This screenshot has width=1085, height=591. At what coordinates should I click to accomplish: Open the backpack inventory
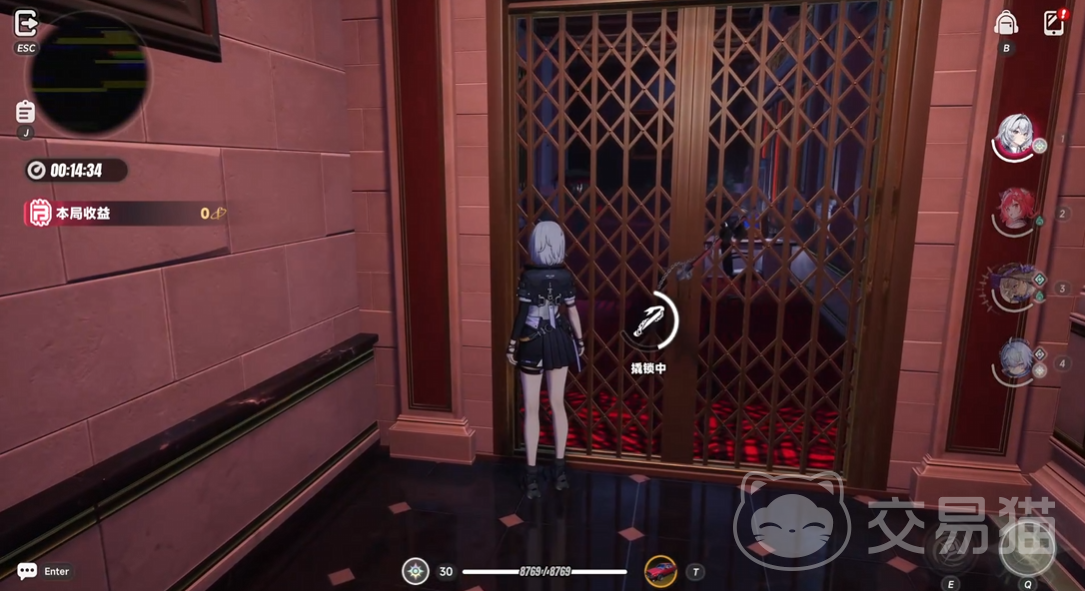1006,24
